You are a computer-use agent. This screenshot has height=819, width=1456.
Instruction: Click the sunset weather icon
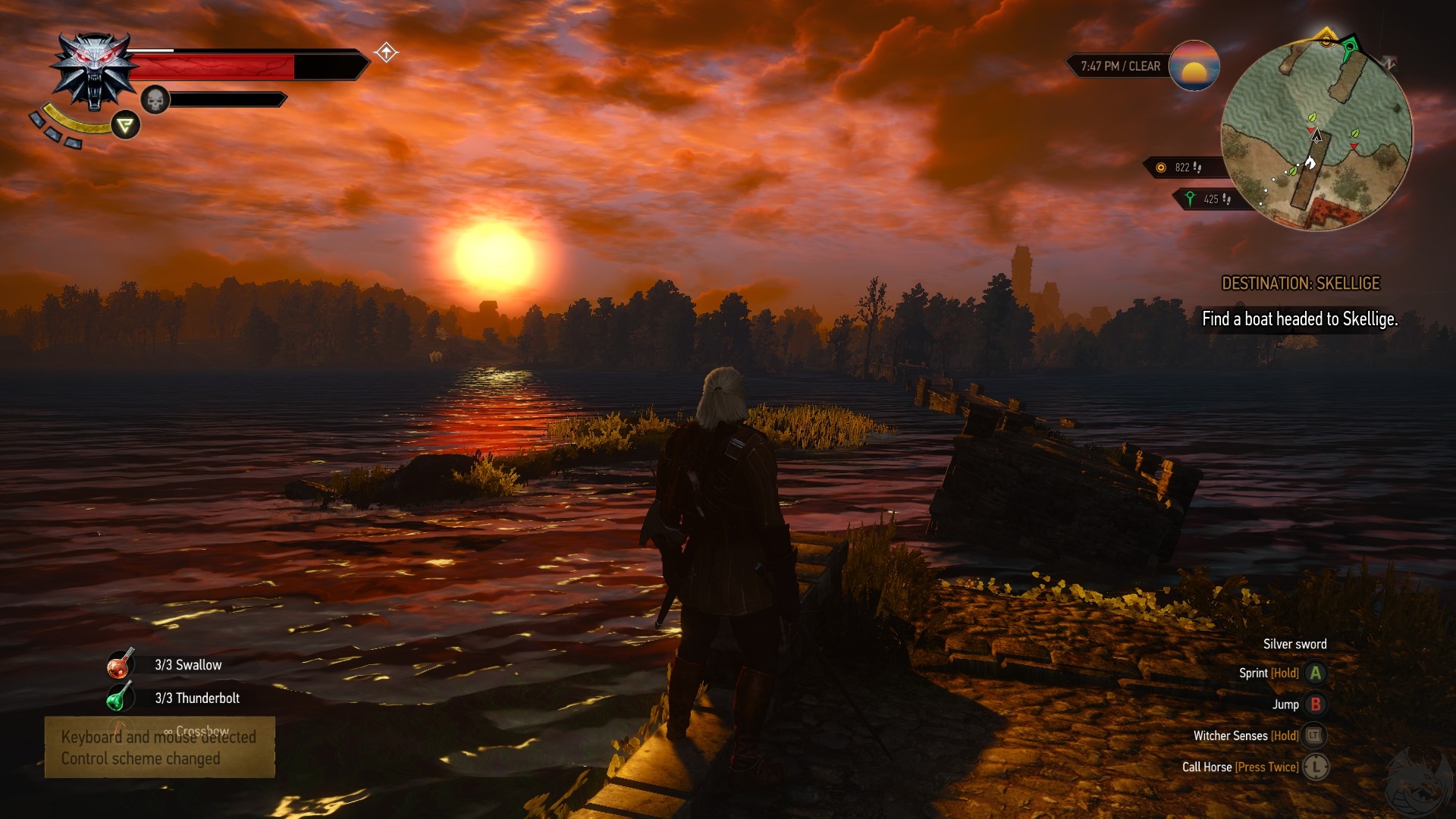pos(1194,66)
